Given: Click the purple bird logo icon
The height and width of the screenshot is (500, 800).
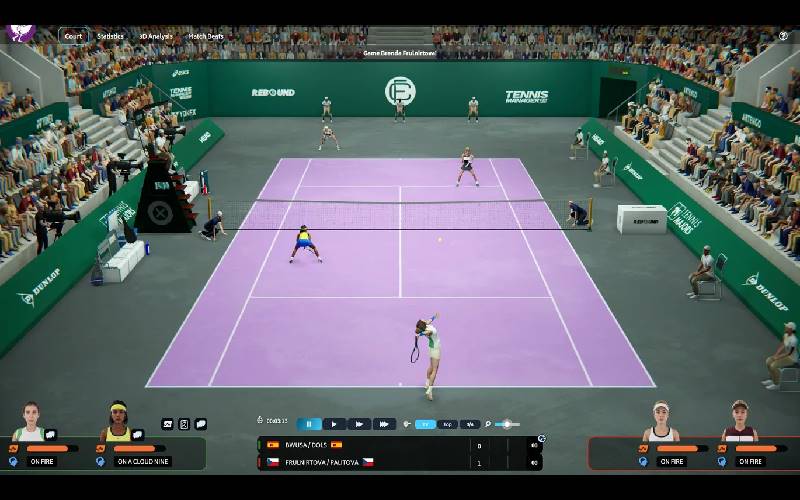Looking at the screenshot, I should click(20, 33).
